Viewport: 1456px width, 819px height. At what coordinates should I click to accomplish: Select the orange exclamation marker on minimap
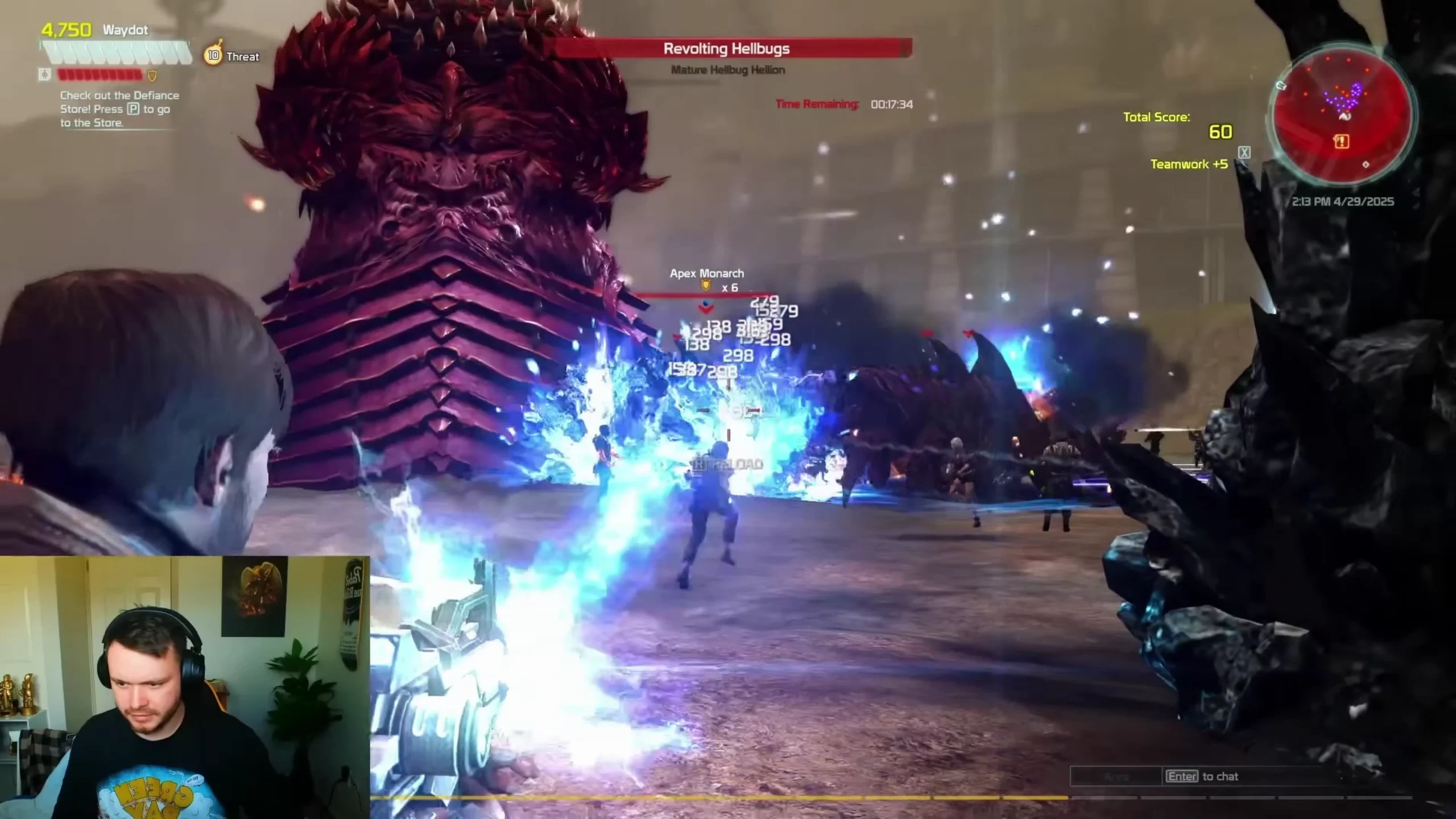point(1341,142)
